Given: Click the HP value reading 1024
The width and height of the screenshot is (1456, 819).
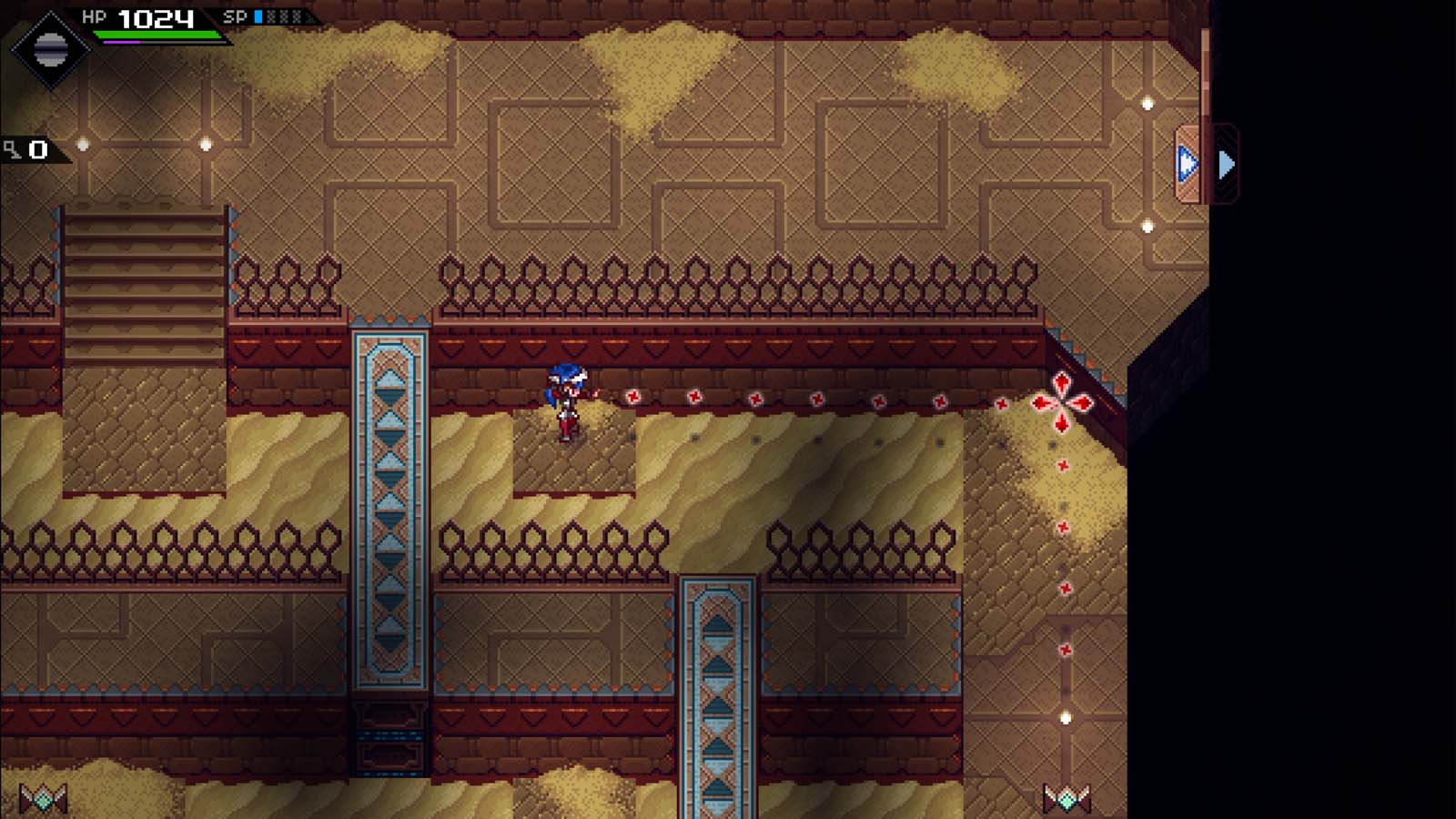Looking at the screenshot, I should [x=155, y=18].
